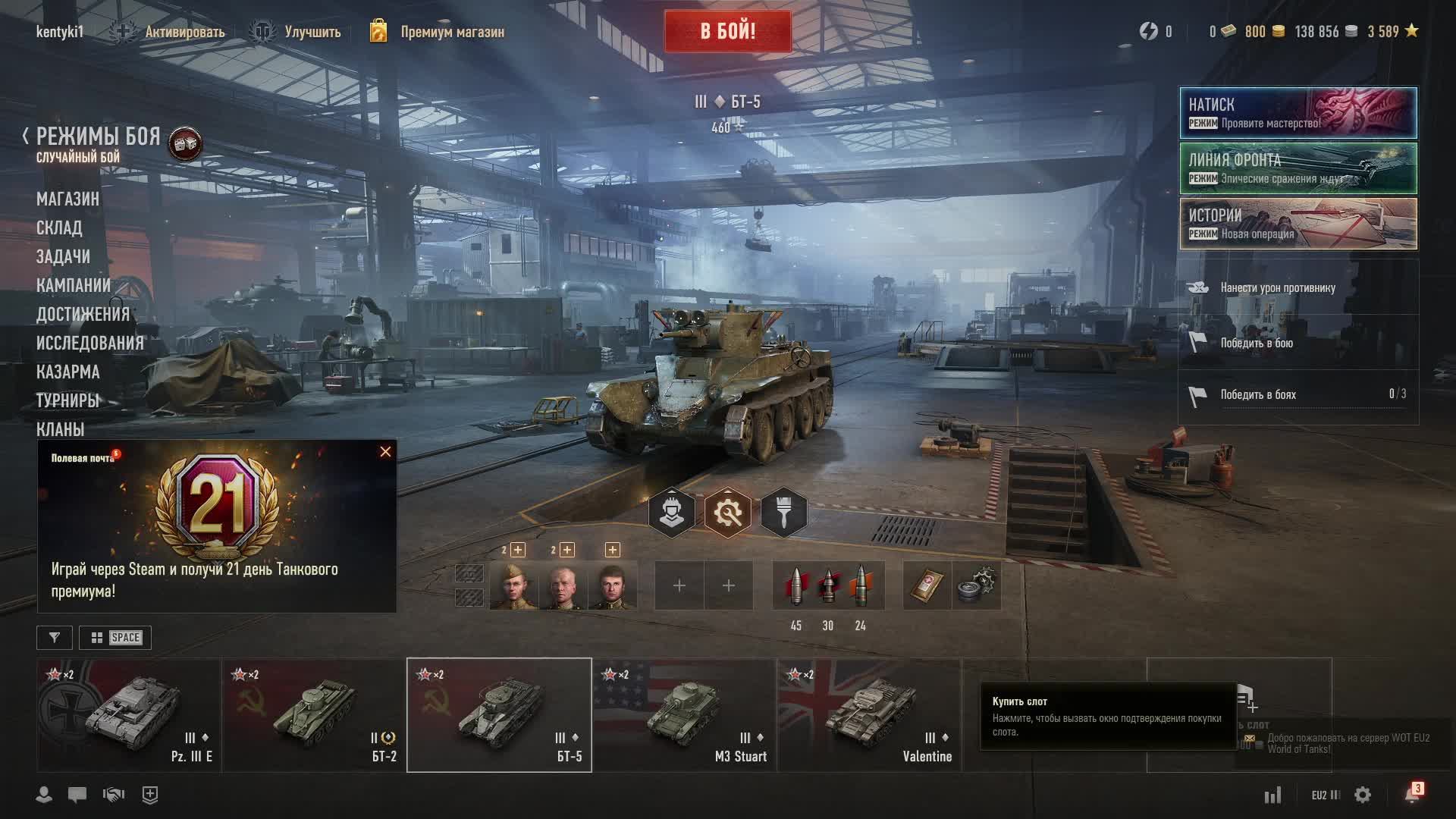
Task: Select the НАТИСК game mode banner
Action: (1298, 113)
